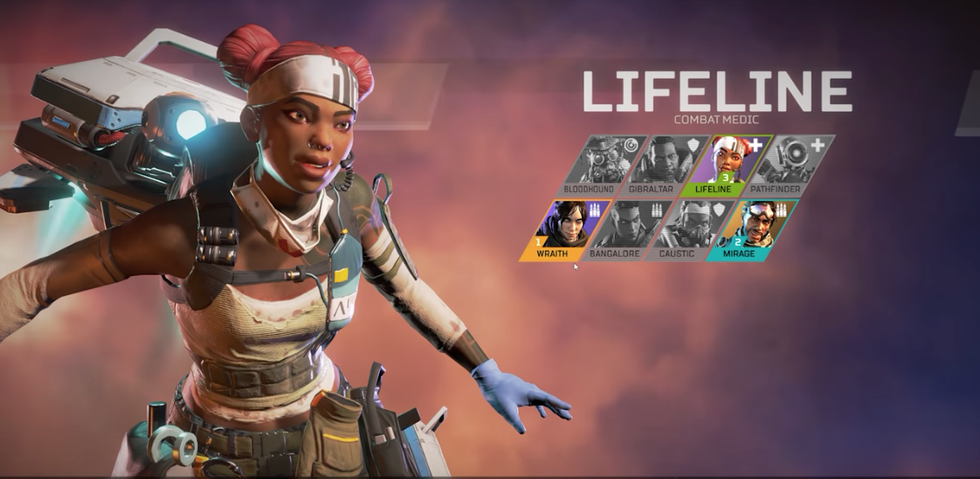
Task: Select the Pathfinder legend tile
Action: coord(794,164)
